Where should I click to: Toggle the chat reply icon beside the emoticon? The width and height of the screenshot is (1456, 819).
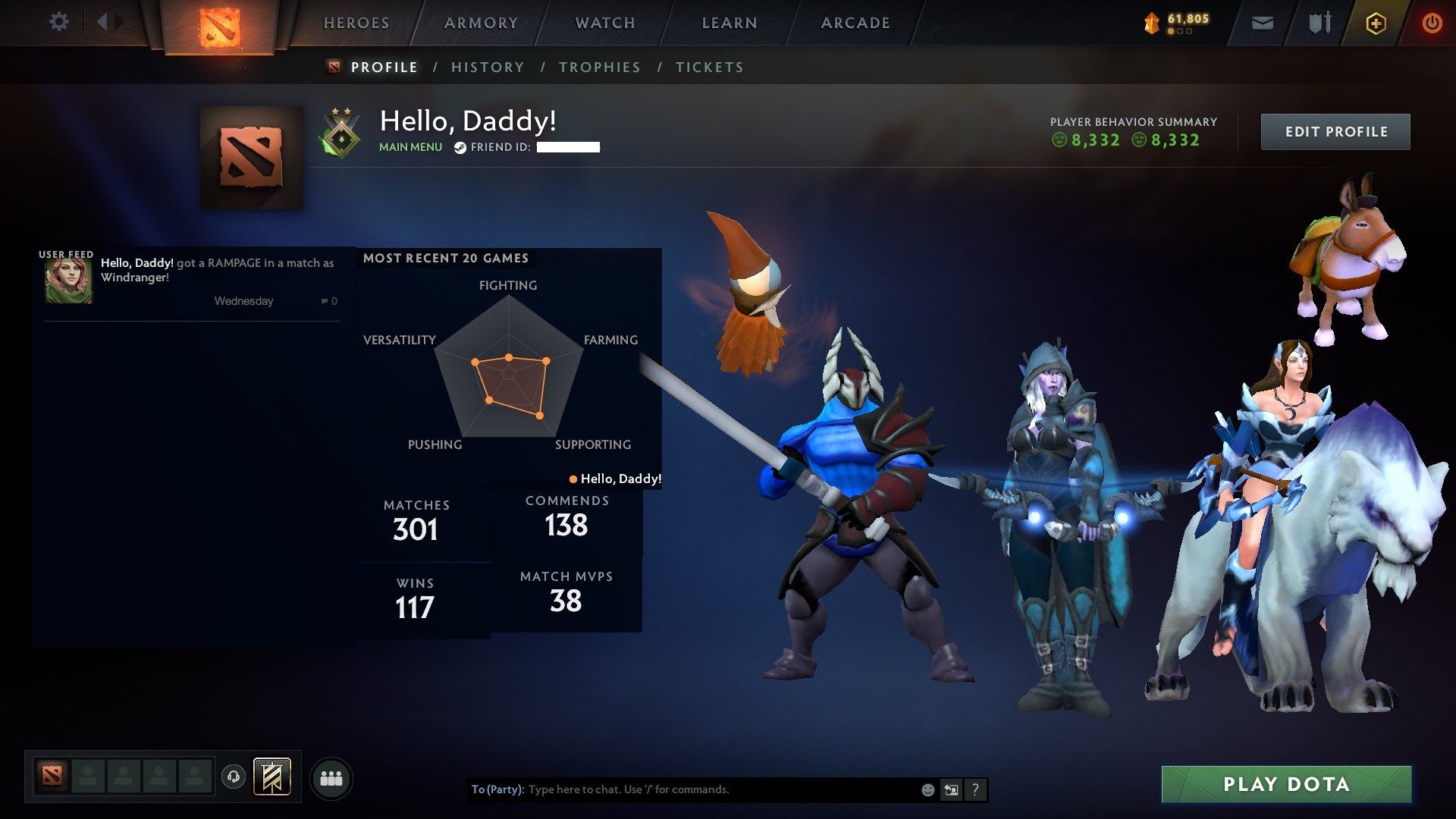tap(950, 789)
